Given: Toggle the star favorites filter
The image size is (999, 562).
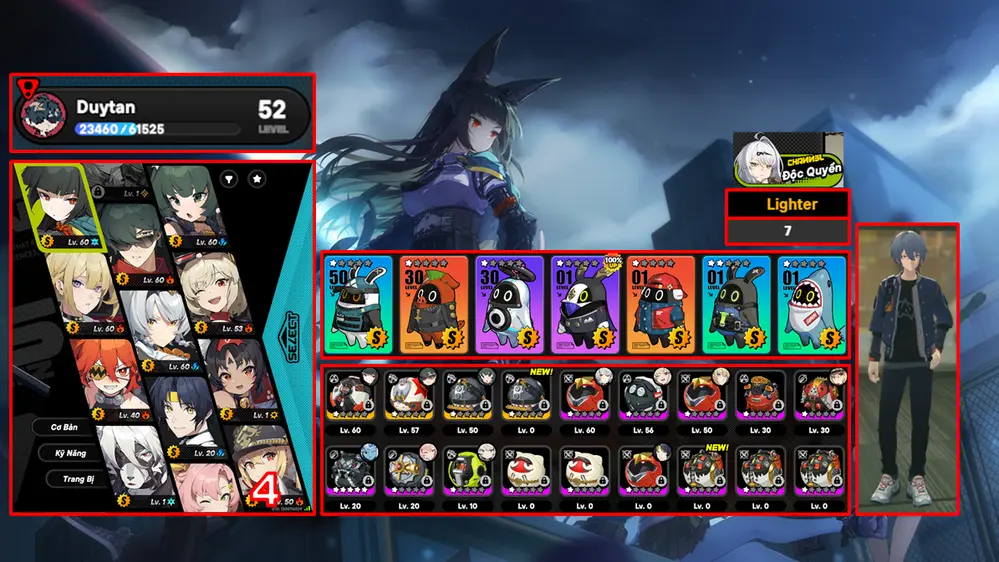Looking at the screenshot, I should (257, 179).
